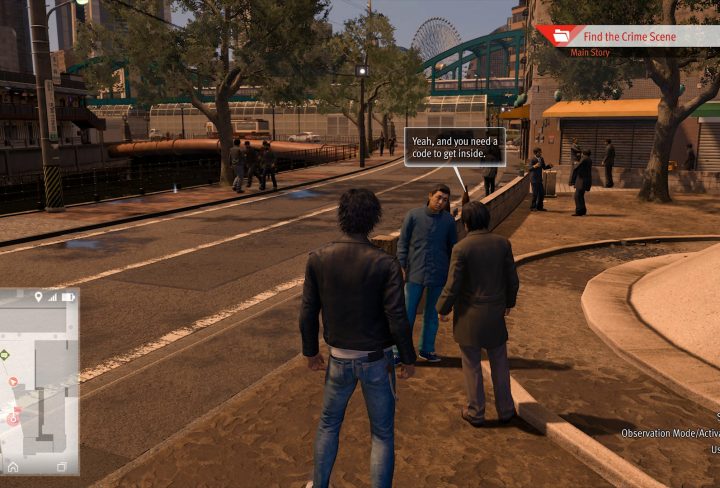Click the location pin icon on phone
Viewport: 720px width, 488px height.
39,297
